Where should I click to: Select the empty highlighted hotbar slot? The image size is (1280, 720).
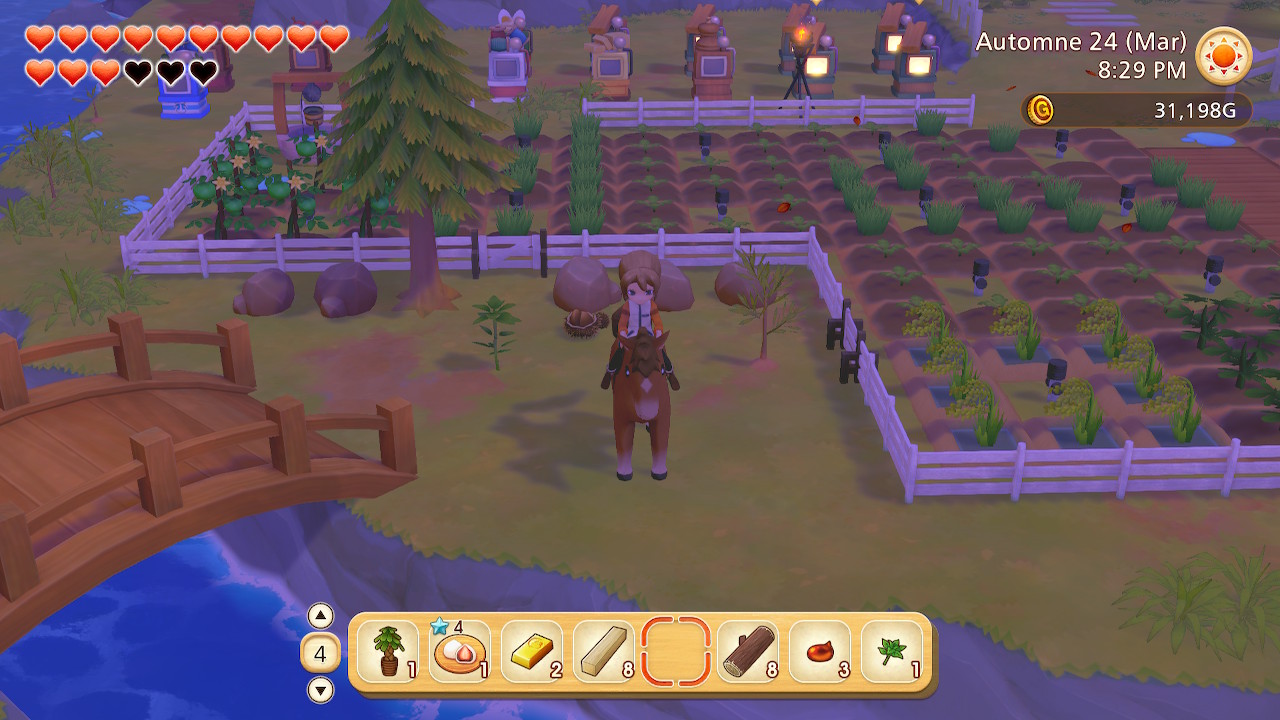(676, 652)
